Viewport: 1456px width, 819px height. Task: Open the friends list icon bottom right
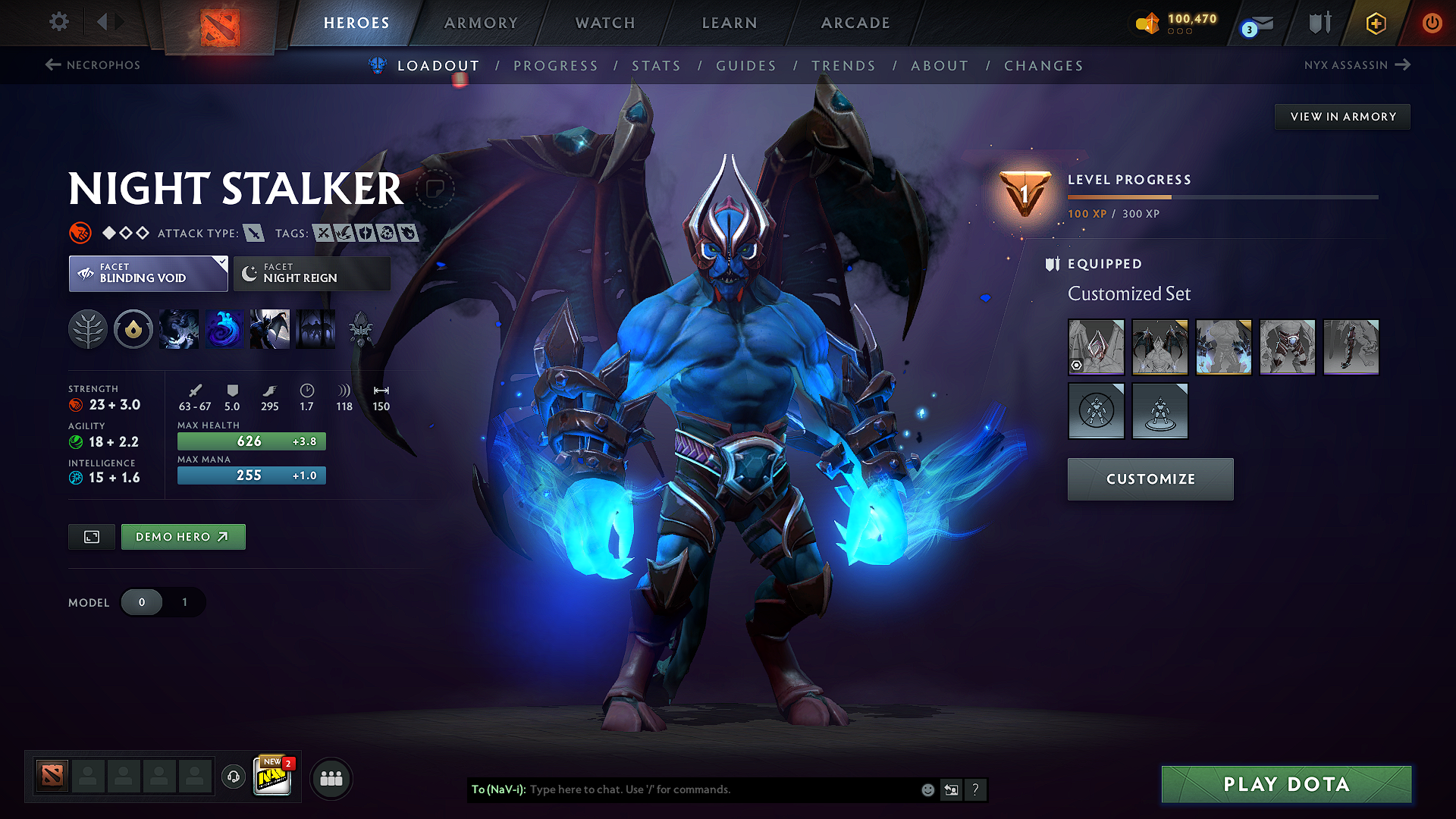pos(331,777)
